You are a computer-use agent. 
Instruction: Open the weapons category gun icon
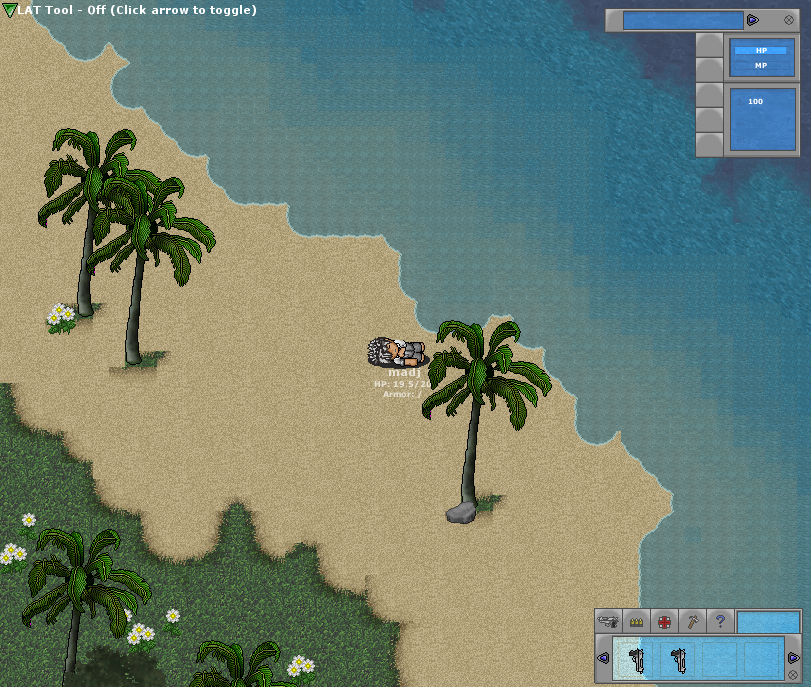[x=608, y=621]
